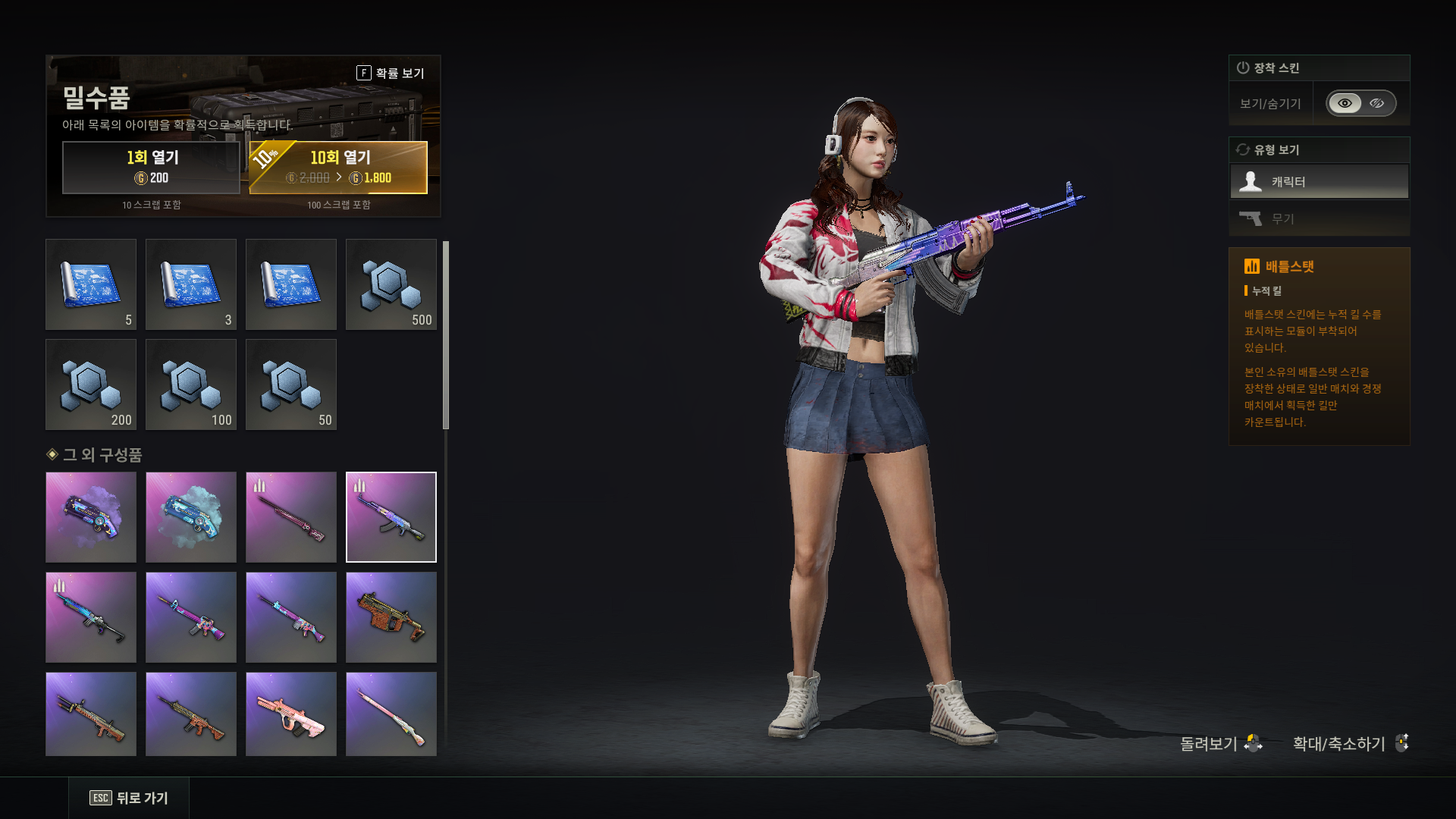This screenshot has width=1456, height=819.
Task: Select the blueprint tile with quantity 5
Action: coord(91,284)
